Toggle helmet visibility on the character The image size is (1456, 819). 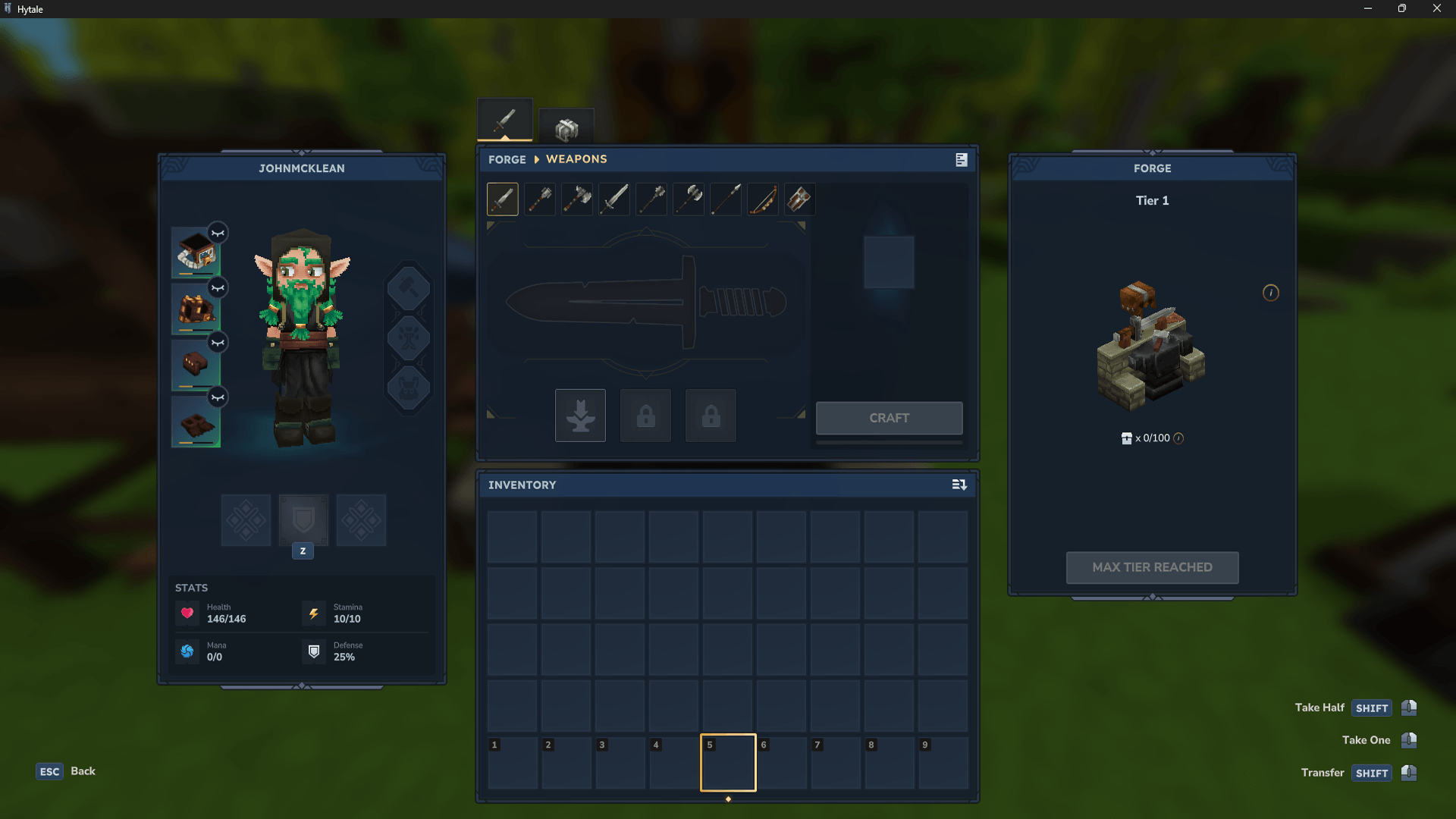(218, 234)
